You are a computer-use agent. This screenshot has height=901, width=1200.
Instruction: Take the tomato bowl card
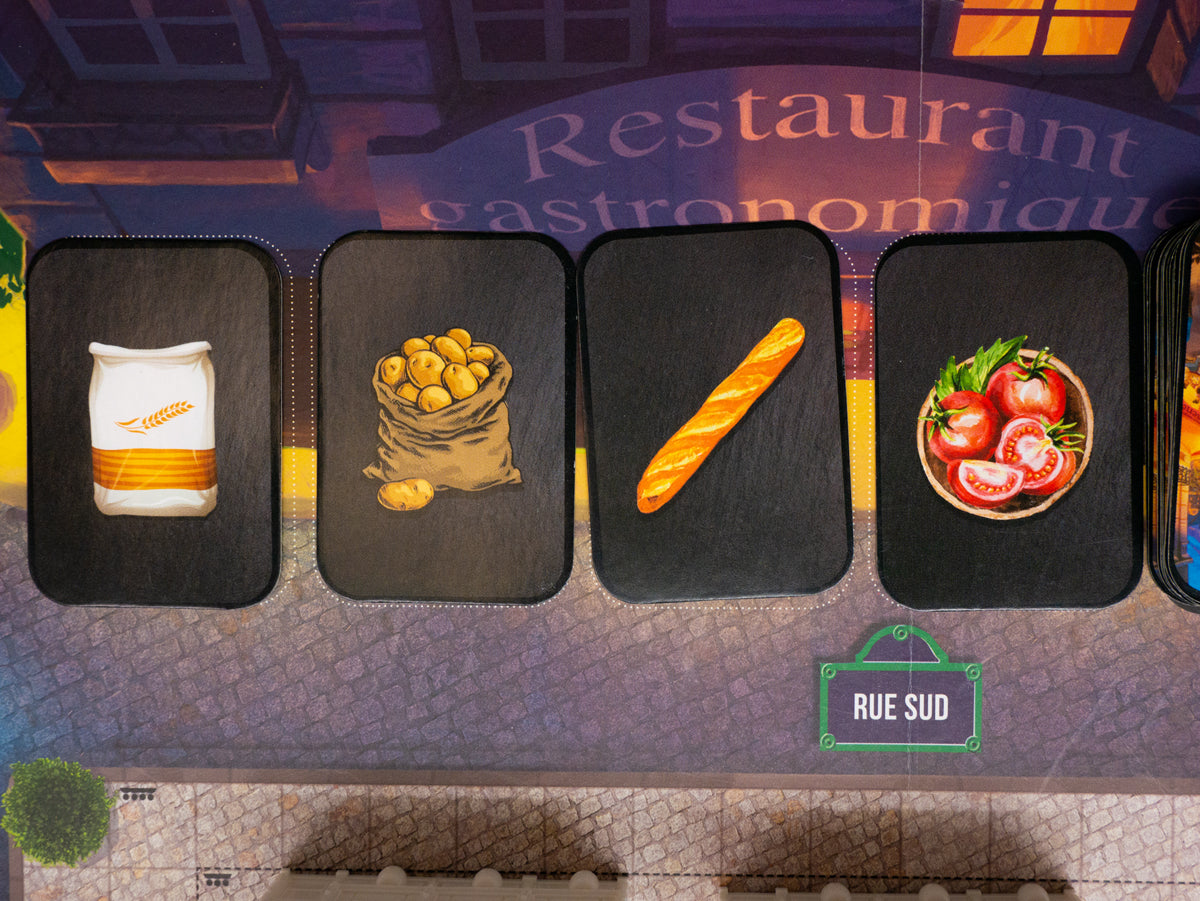[1008, 420]
